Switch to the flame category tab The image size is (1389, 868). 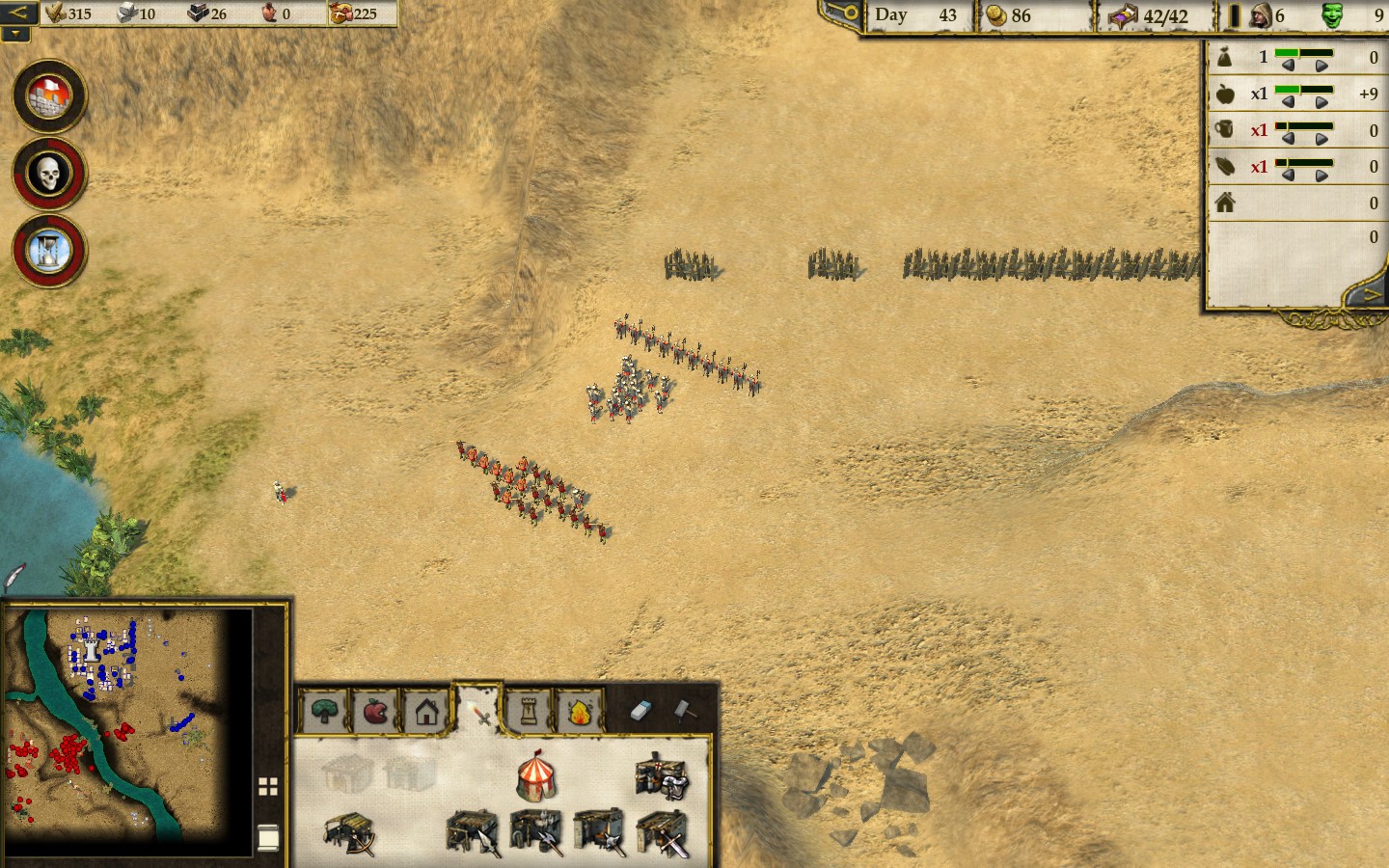pyautogui.click(x=579, y=712)
